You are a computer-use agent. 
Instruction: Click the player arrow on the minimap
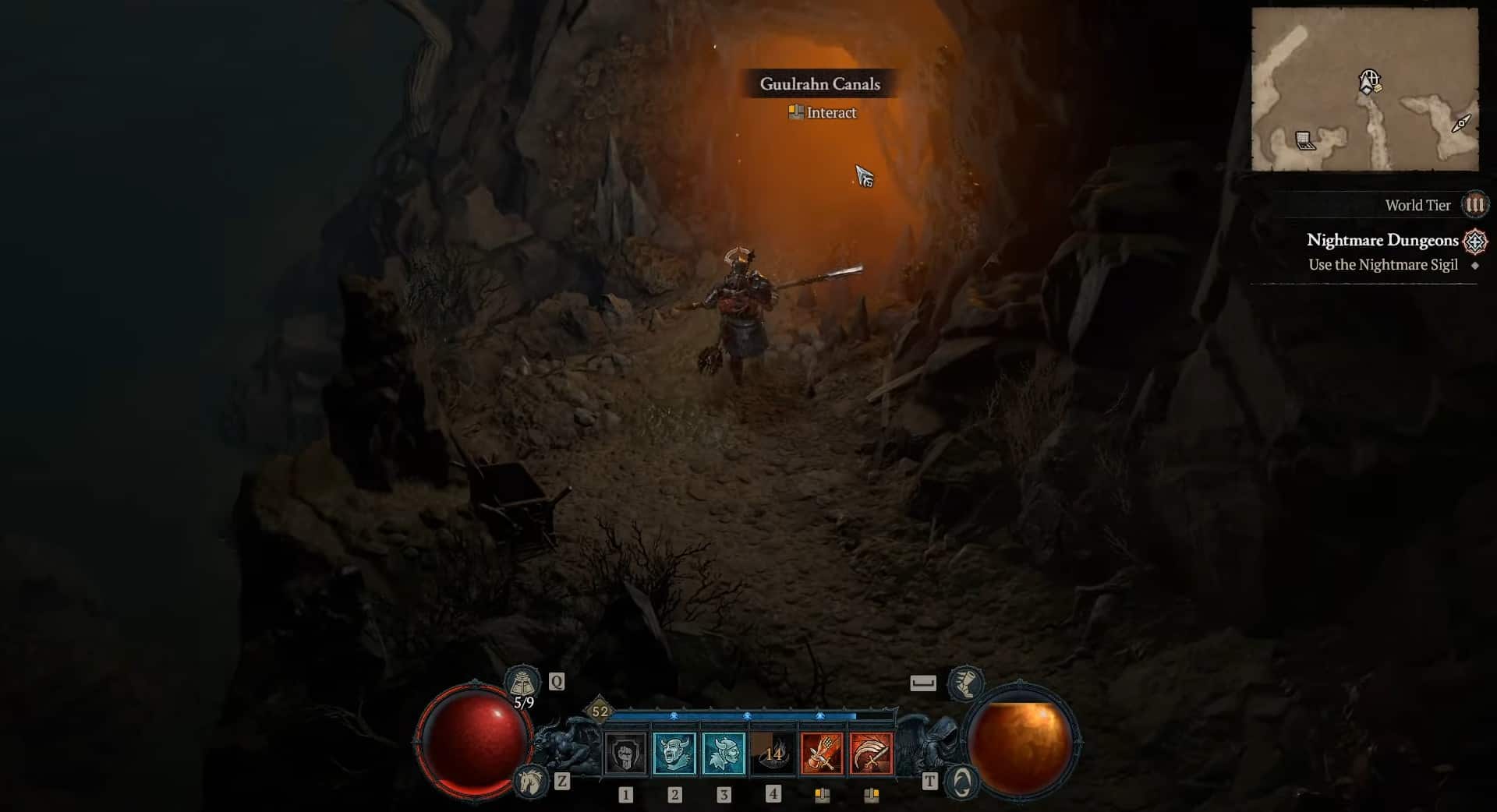[1367, 81]
